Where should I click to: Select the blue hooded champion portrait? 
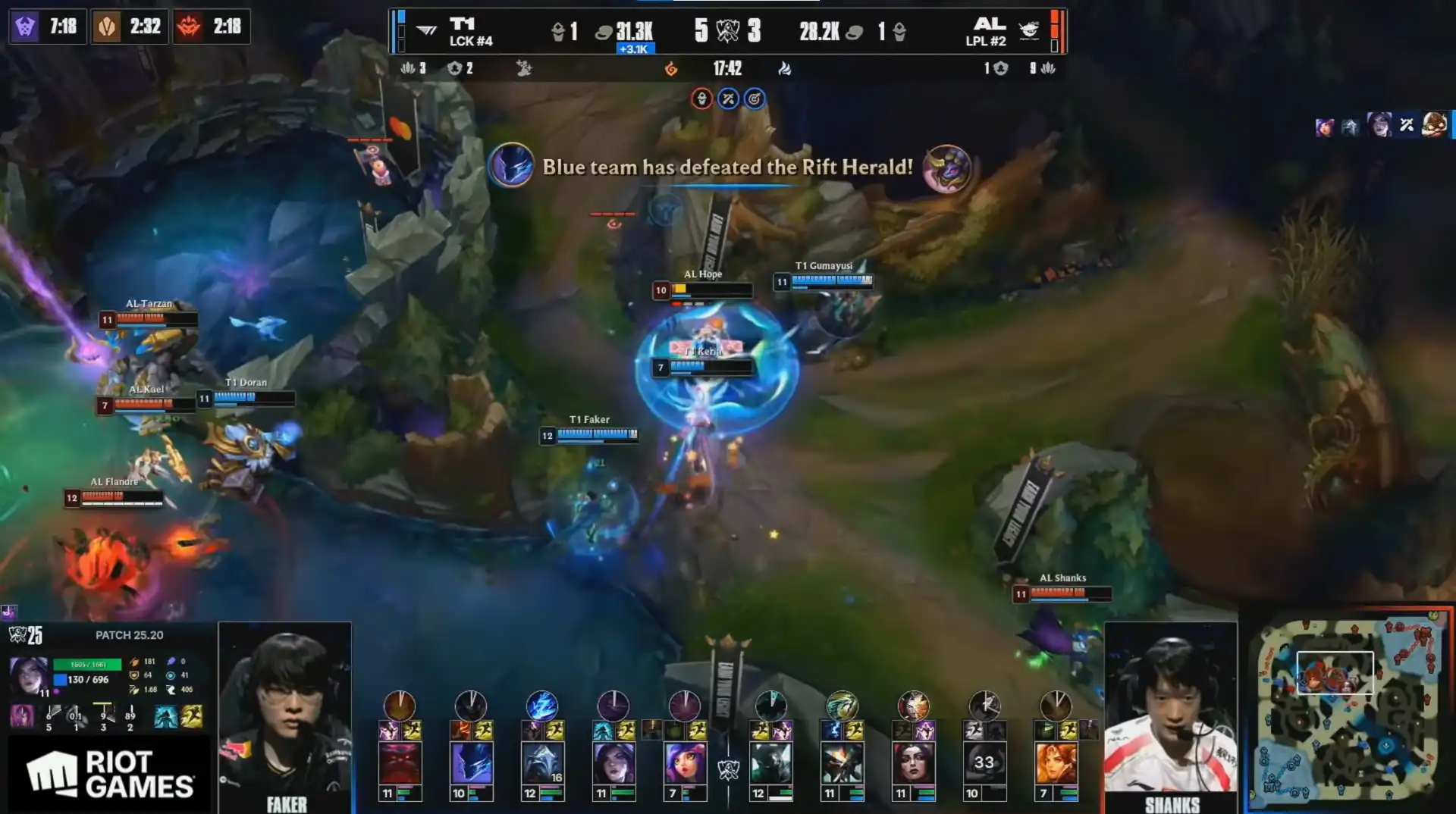pyautogui.click(x=471, y=762)
